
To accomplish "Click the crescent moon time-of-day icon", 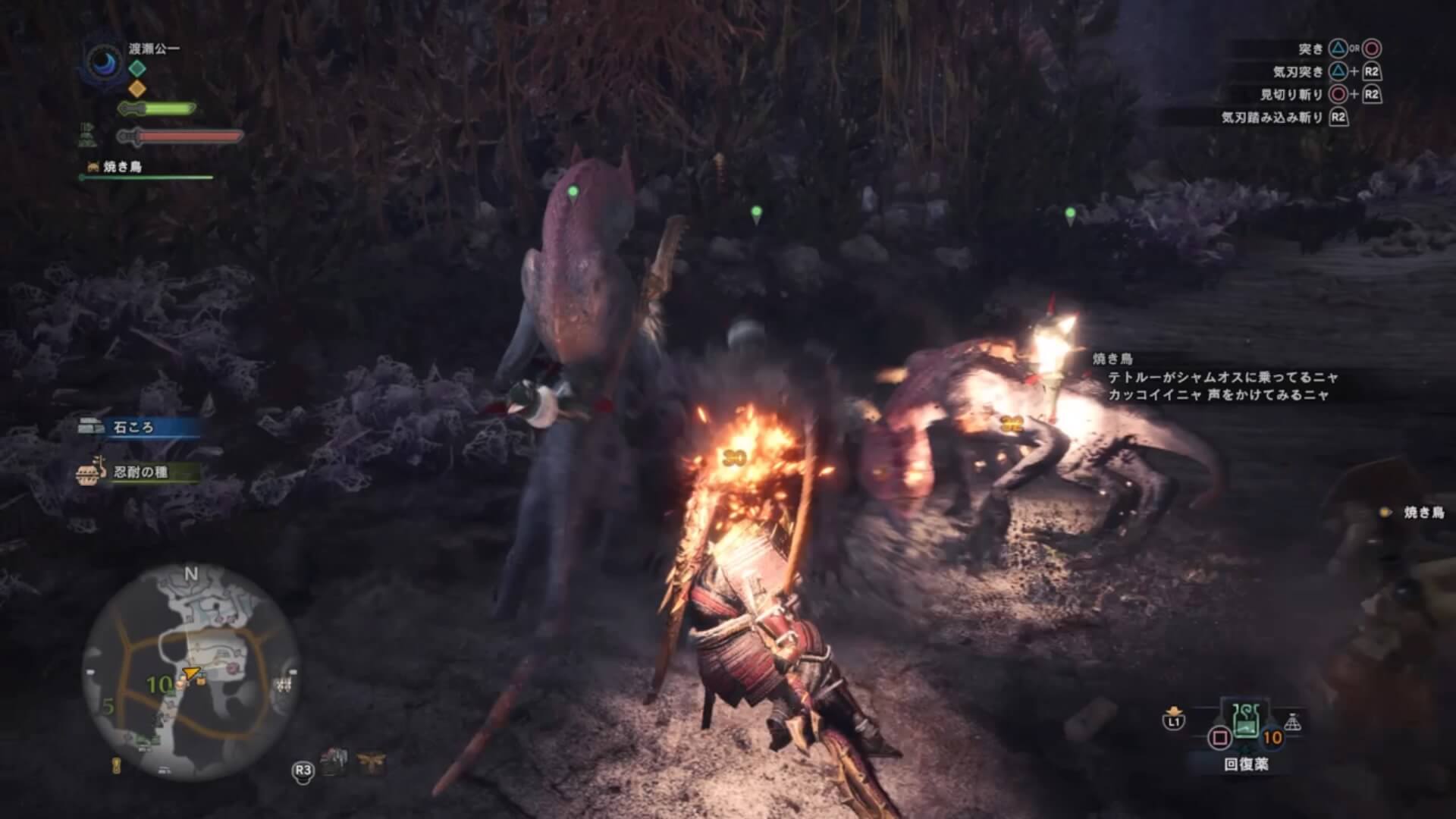I will pyautogui.click(x=102, y=62).
